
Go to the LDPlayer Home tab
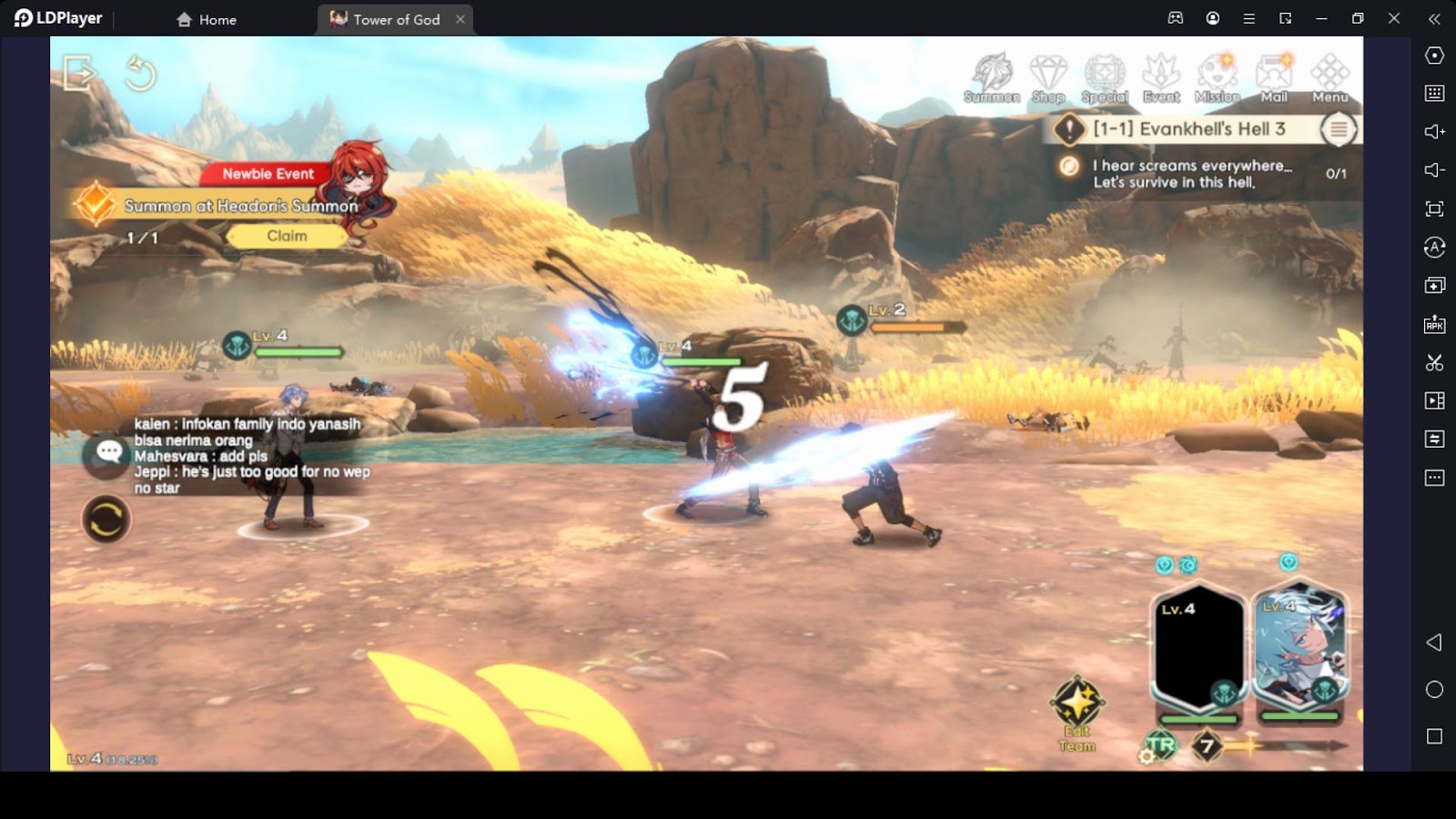[207, 19]
